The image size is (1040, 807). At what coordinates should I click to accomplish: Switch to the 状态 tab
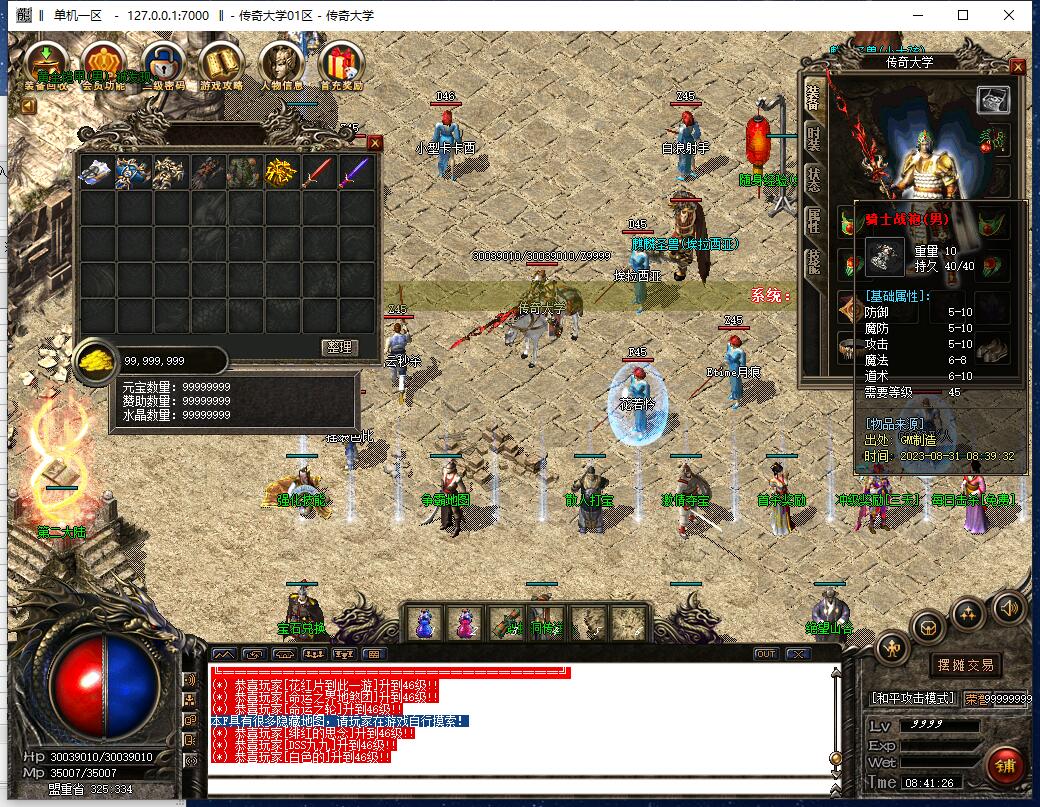coord(814,180)
